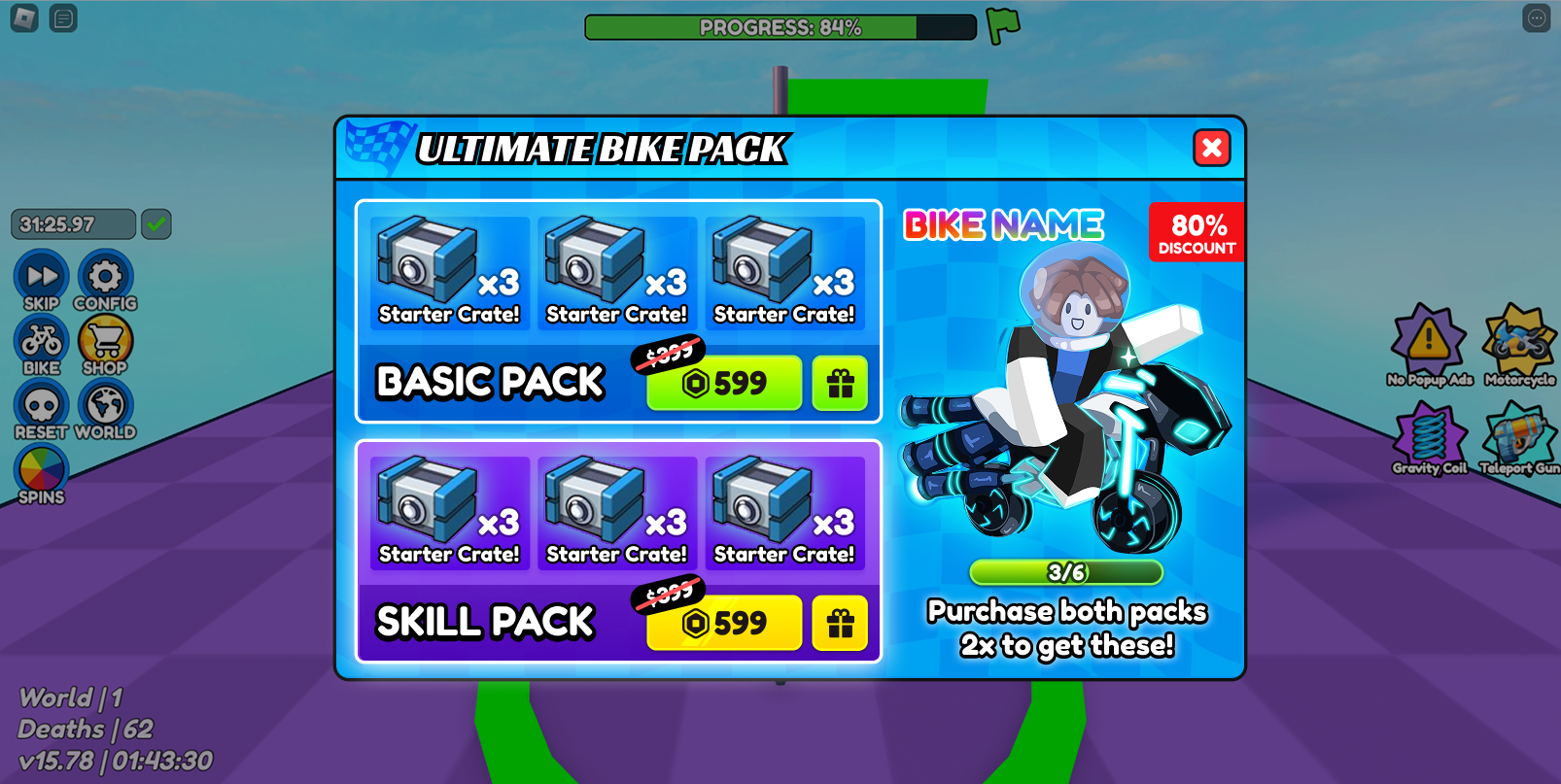Open the top-right more options menu

coord(1536,18)
